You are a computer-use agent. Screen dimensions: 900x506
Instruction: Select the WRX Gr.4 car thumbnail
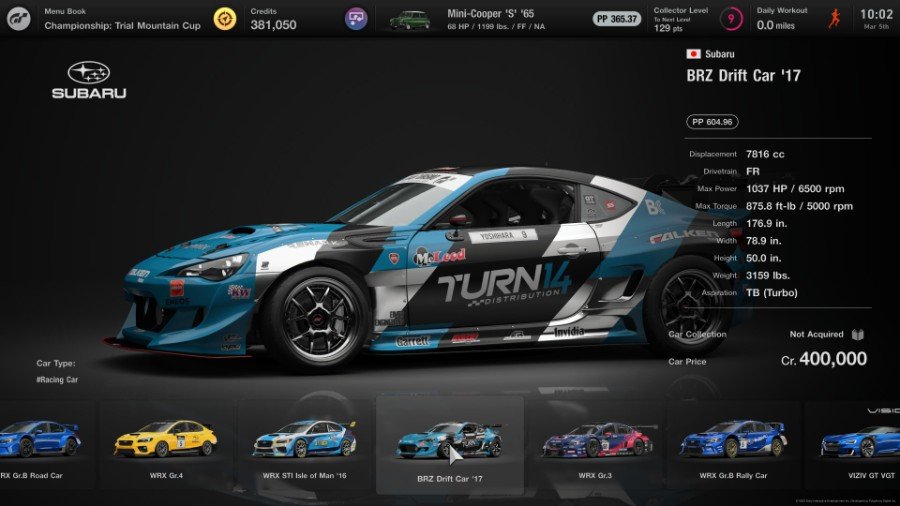click(x=165, y=441)
